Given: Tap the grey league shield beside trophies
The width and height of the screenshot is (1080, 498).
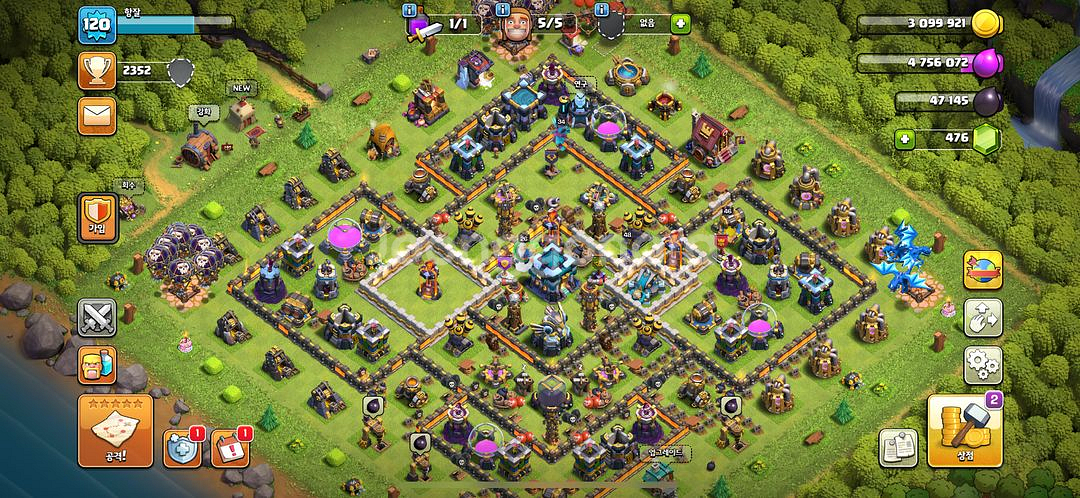Looking at the screenshot, I should click(x=180, y=70).
